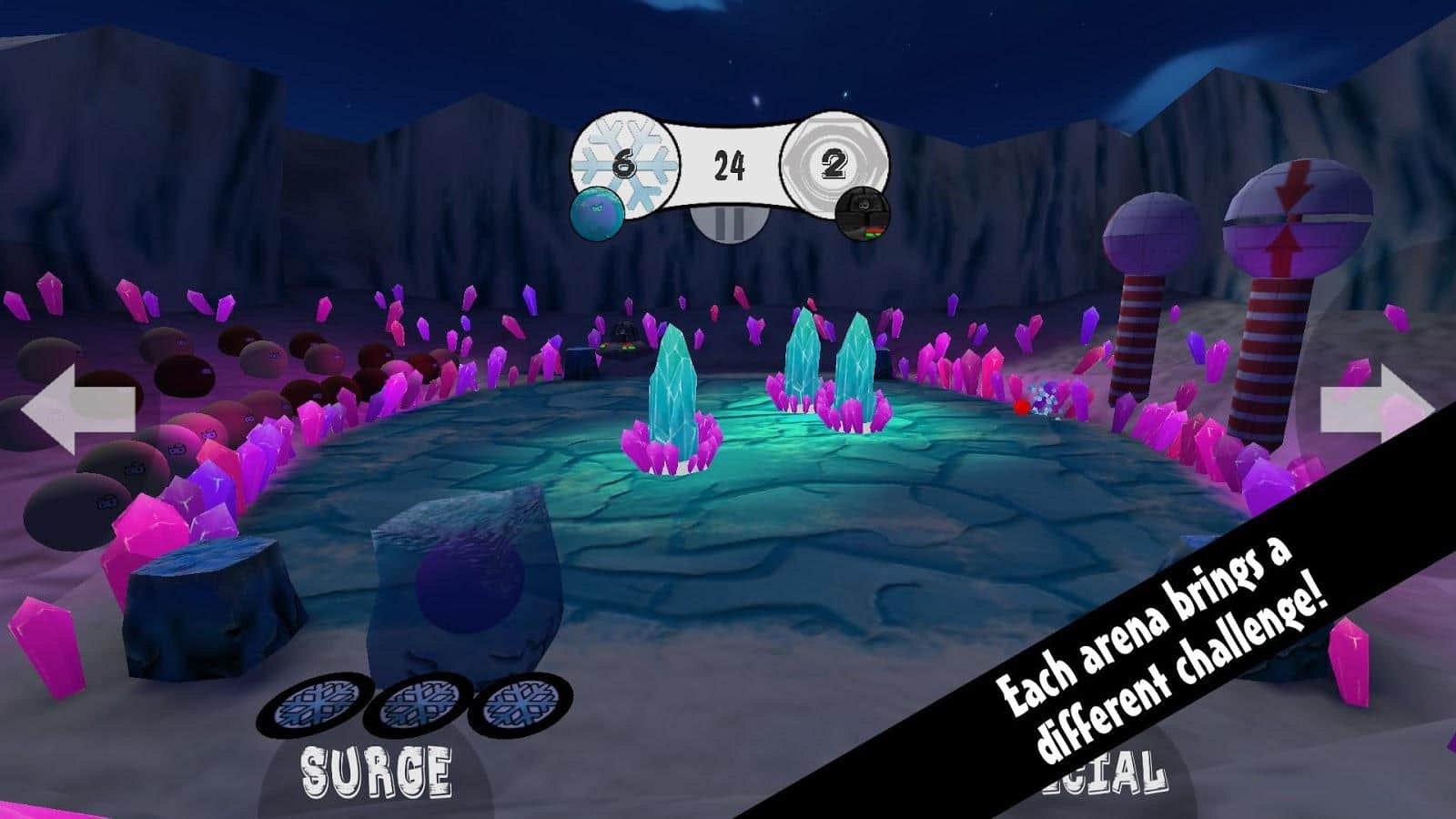Select the middle SURGE snowflake token
Image resolution: width=1456 pixels, height=819 pixels.
click(x=417, y=703)
